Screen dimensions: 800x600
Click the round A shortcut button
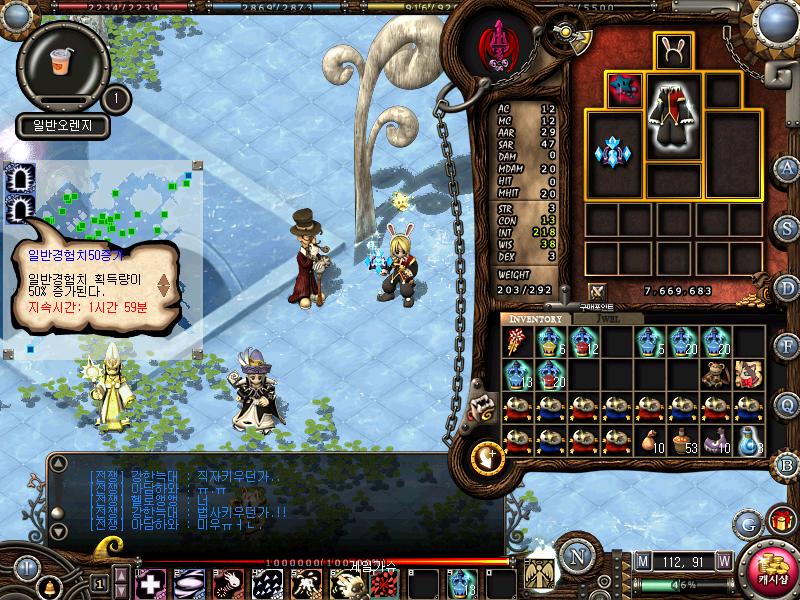pyautogui.click(x=788, y=167)
